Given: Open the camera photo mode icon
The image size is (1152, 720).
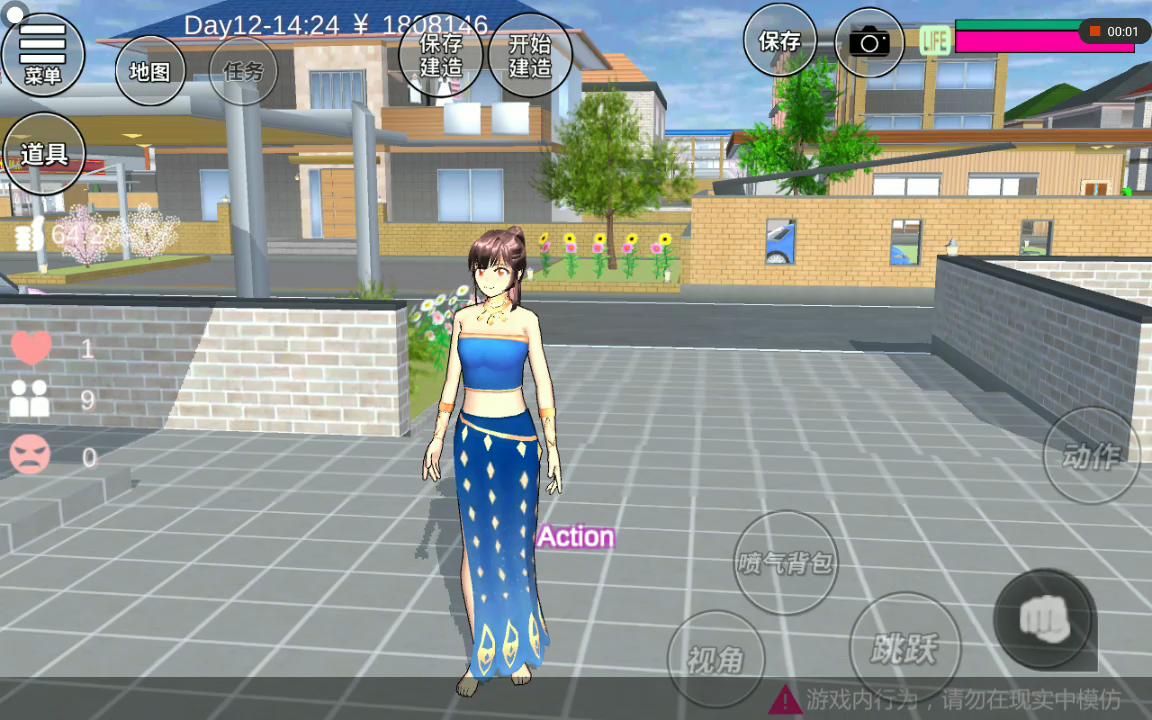Looking at the screenshot, I should pyautogui.click(x=869, y=42).
